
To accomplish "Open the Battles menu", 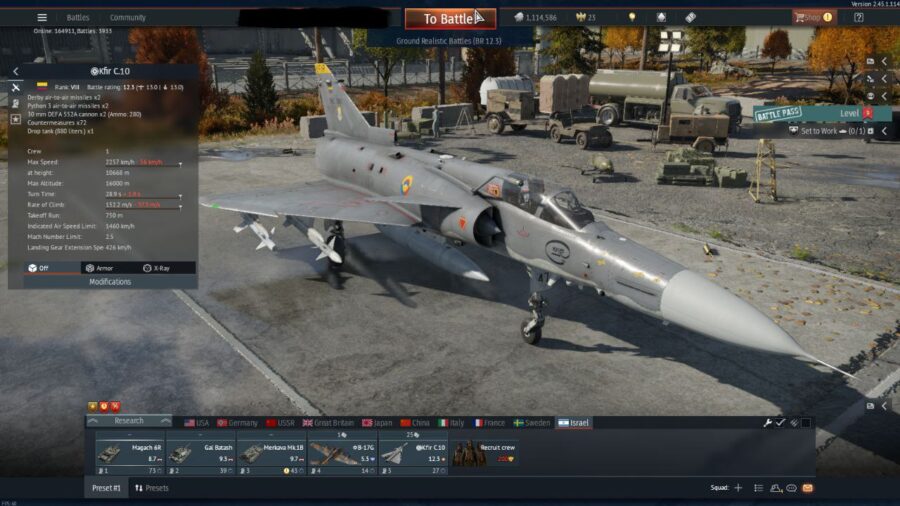I will [78, 17].
